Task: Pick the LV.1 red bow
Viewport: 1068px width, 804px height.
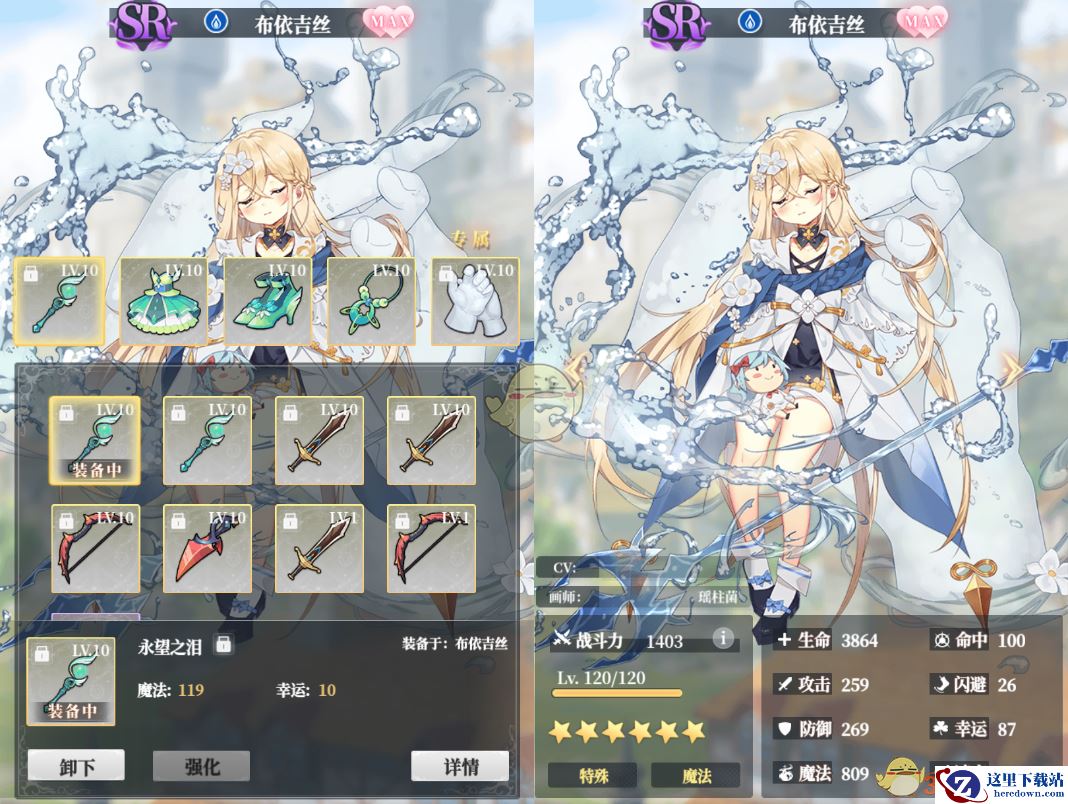Action: (x=431, y=548)
